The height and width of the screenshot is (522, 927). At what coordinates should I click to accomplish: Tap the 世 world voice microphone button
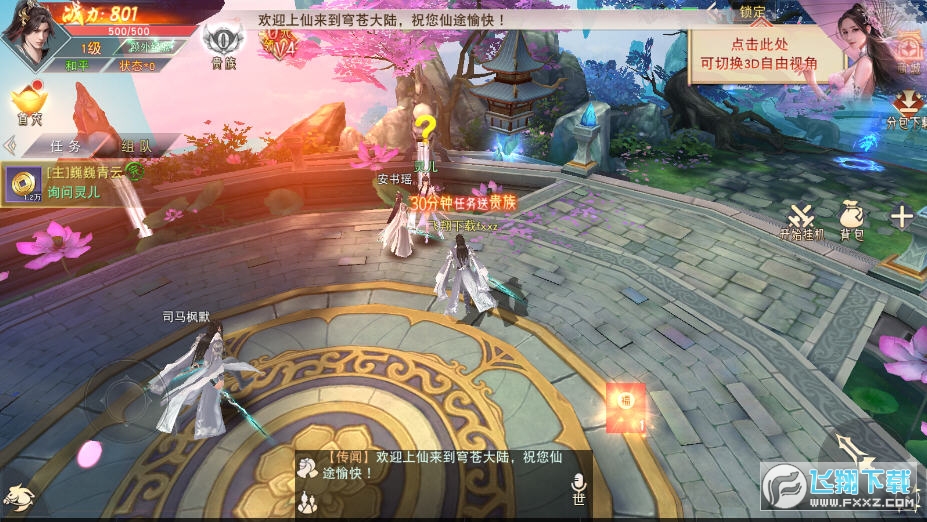tap(578, 489)
